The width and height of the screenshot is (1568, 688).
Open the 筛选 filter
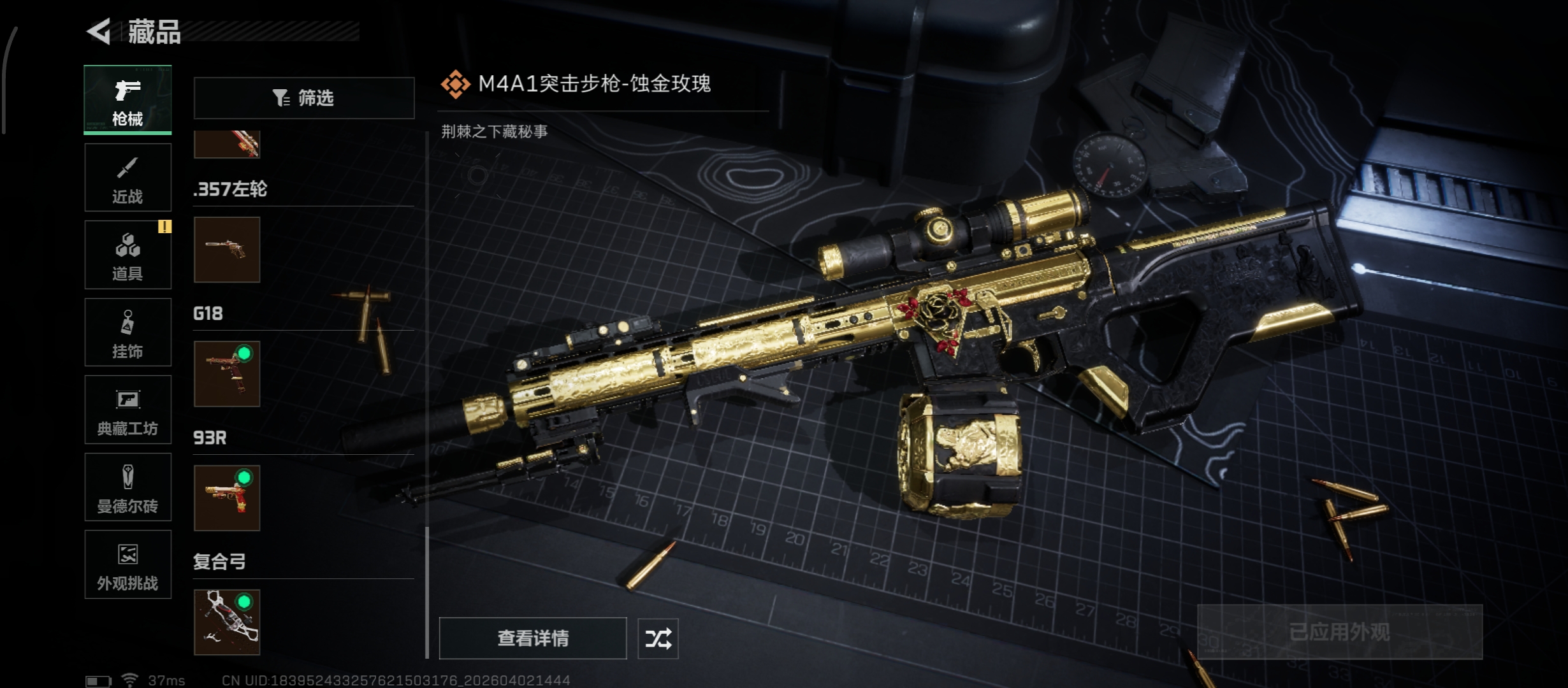(x=304, y=98)
